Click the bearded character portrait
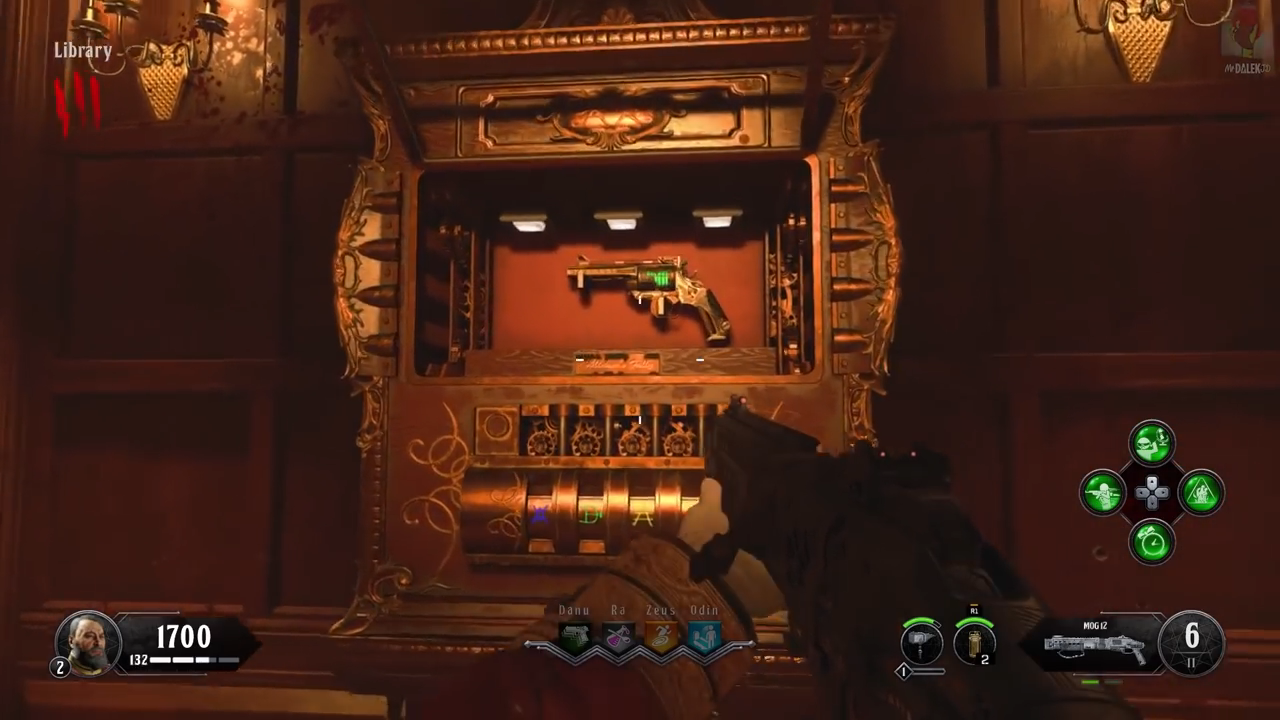 pos(87,642)
